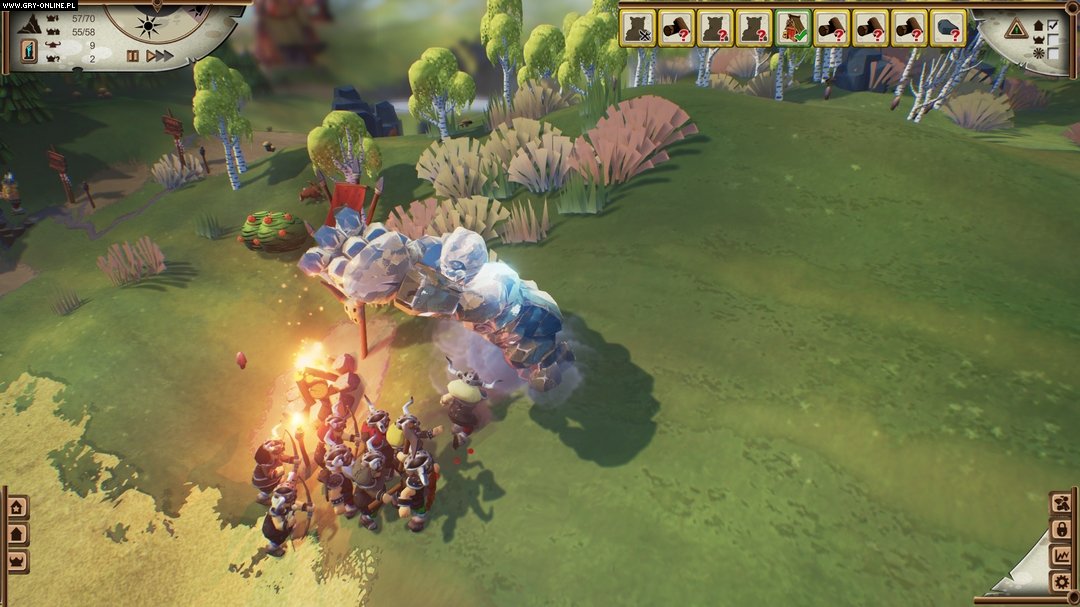The image size is (1080, 607).
Task: Toggle the padlock button
Action: 1060,529
